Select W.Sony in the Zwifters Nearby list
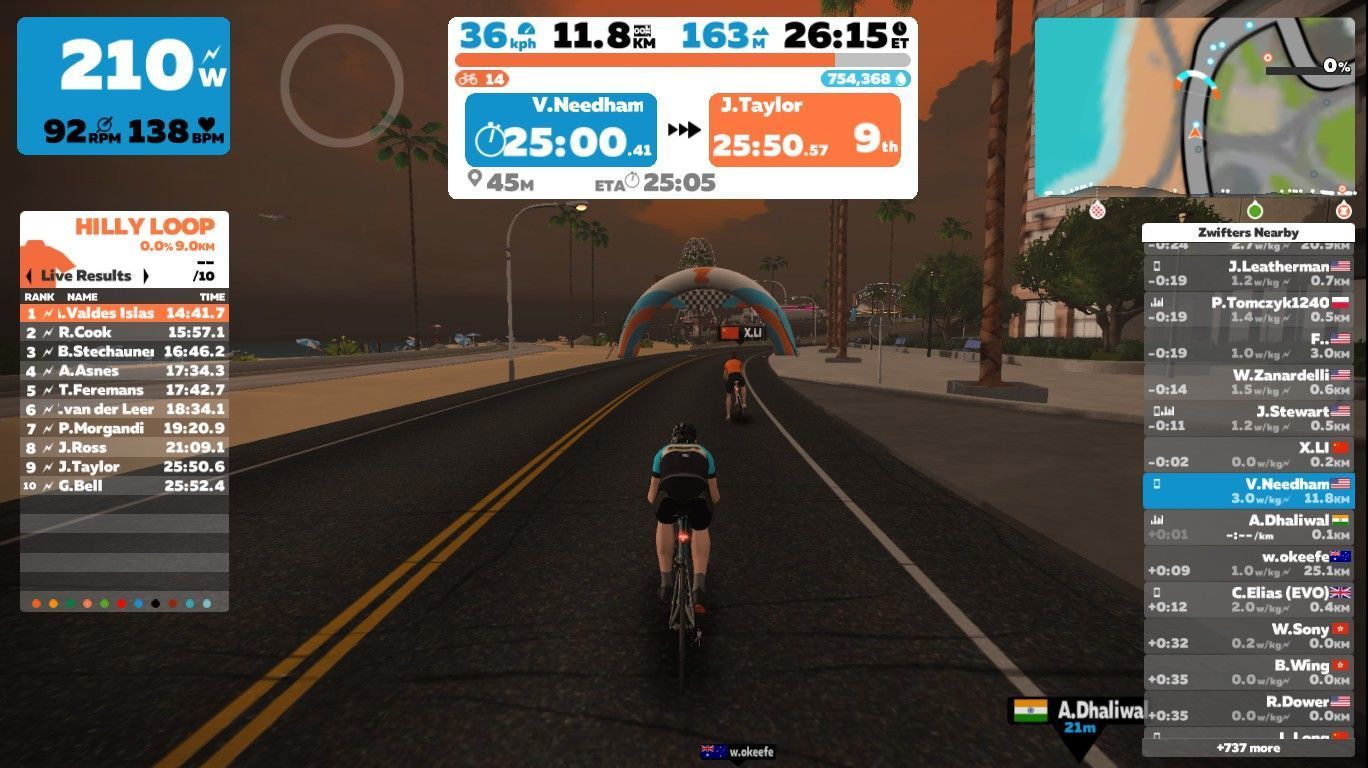The image size is (1368, 768). click(1248, 636)
